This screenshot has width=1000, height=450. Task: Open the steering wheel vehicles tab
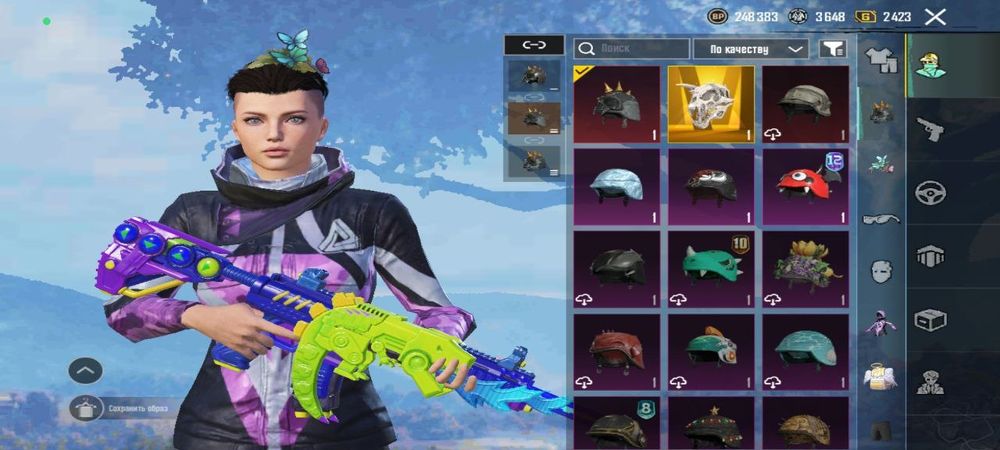click(x=930, y=192)
